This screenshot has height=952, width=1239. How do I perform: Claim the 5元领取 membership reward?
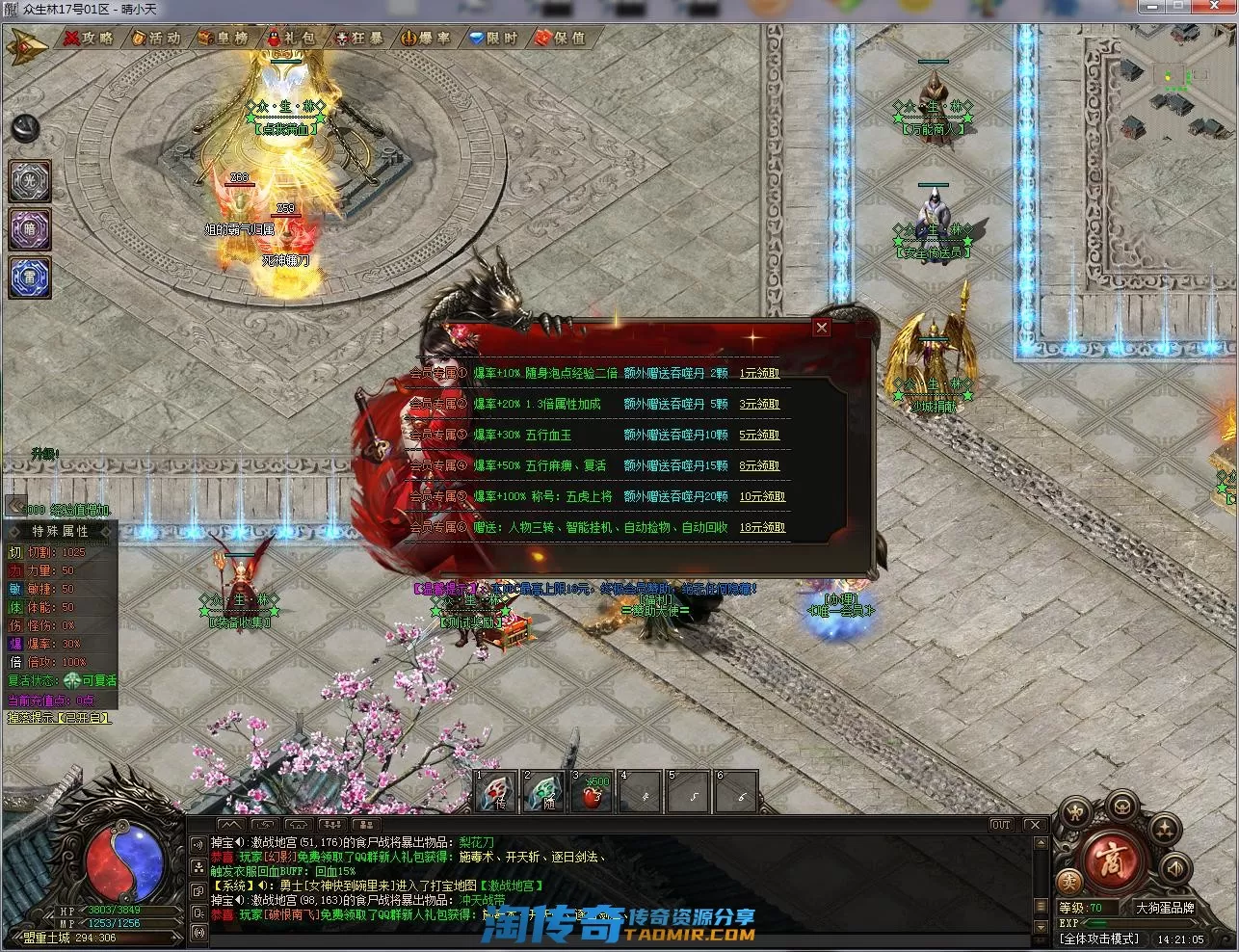tap(759, 435)
